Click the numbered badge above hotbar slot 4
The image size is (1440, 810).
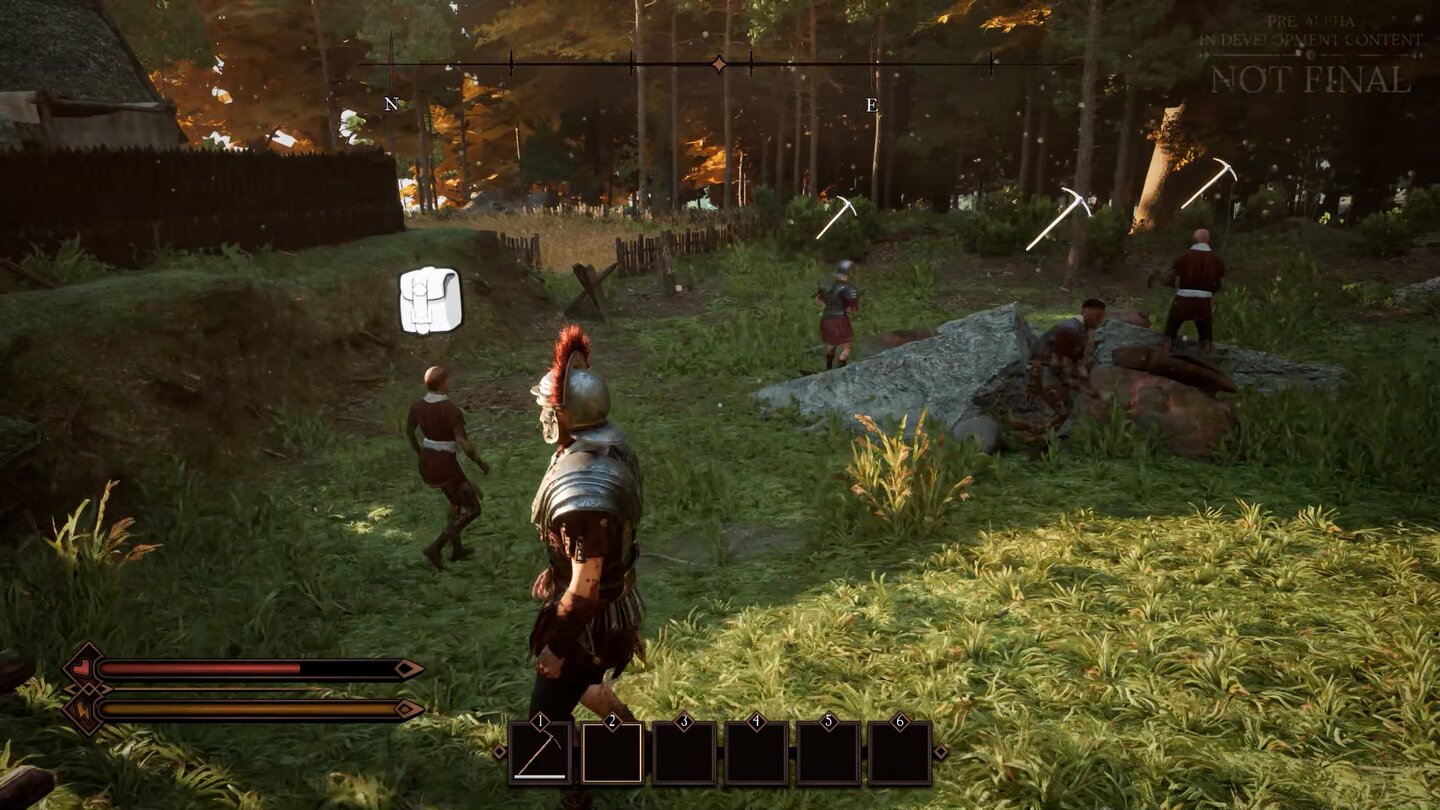click(756, 719)
